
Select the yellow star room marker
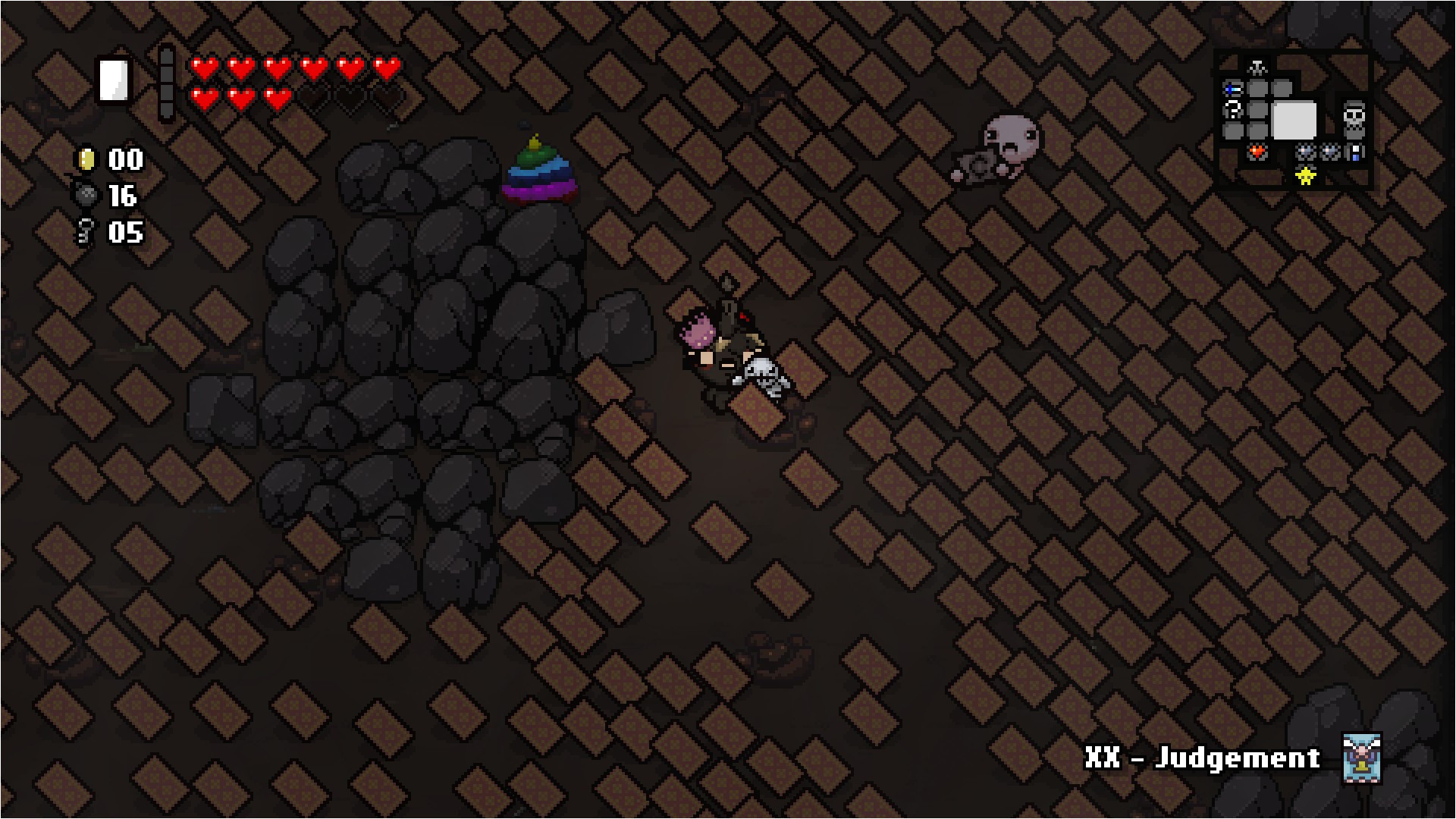pyautogui.click(x=1305, y=176)
